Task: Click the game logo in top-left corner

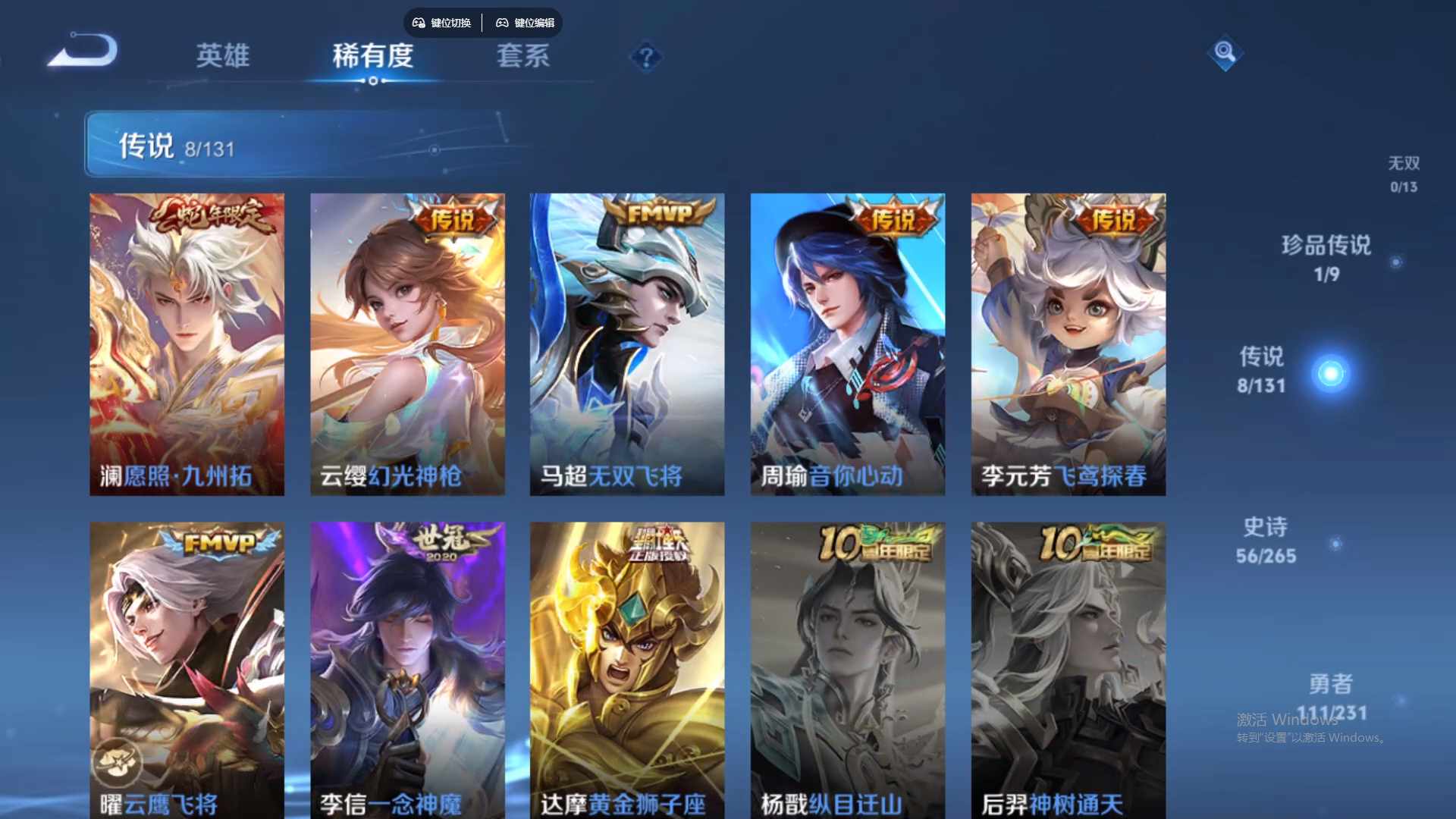Action: click(x=83, y=49)
